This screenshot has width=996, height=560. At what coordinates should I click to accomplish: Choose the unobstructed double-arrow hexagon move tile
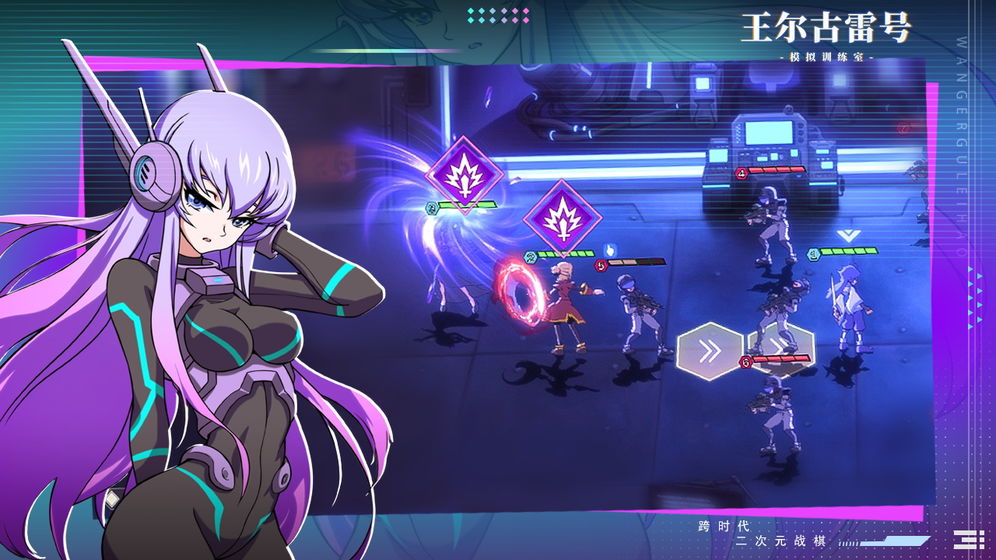click(709, 350)
